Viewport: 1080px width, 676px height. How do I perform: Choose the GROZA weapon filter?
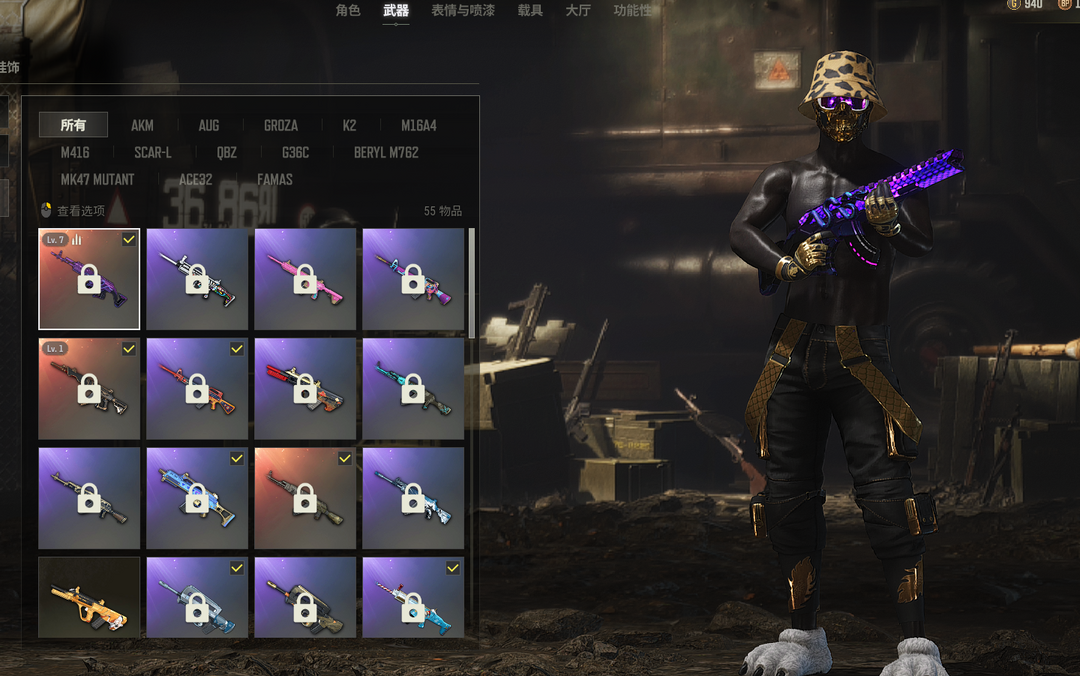pyautogui.click(x=280, y=125)
